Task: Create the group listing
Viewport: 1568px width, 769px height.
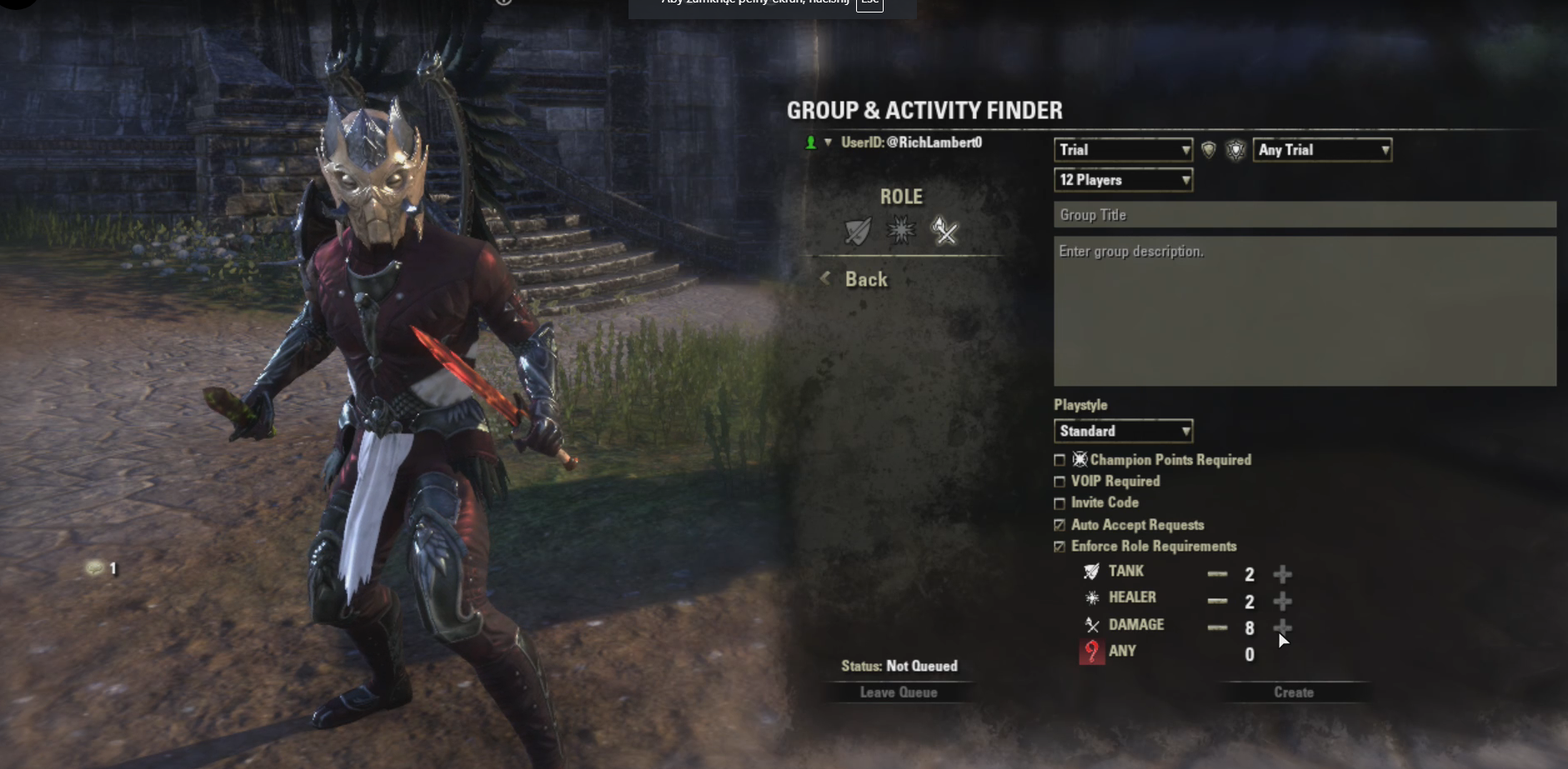Action: point(1293,692)
